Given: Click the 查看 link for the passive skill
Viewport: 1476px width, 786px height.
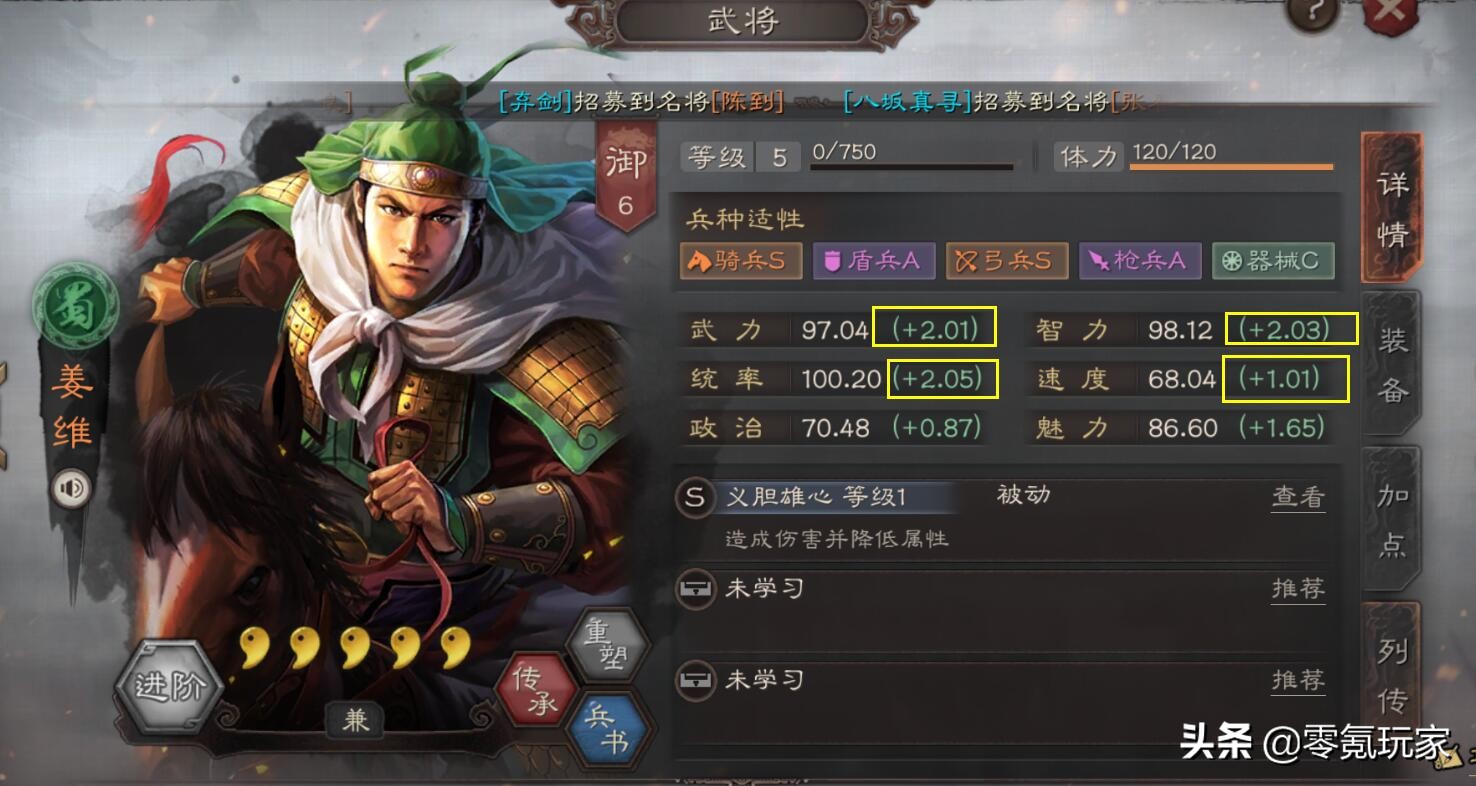Looking at the screenshot, I should click(1298, 497).
